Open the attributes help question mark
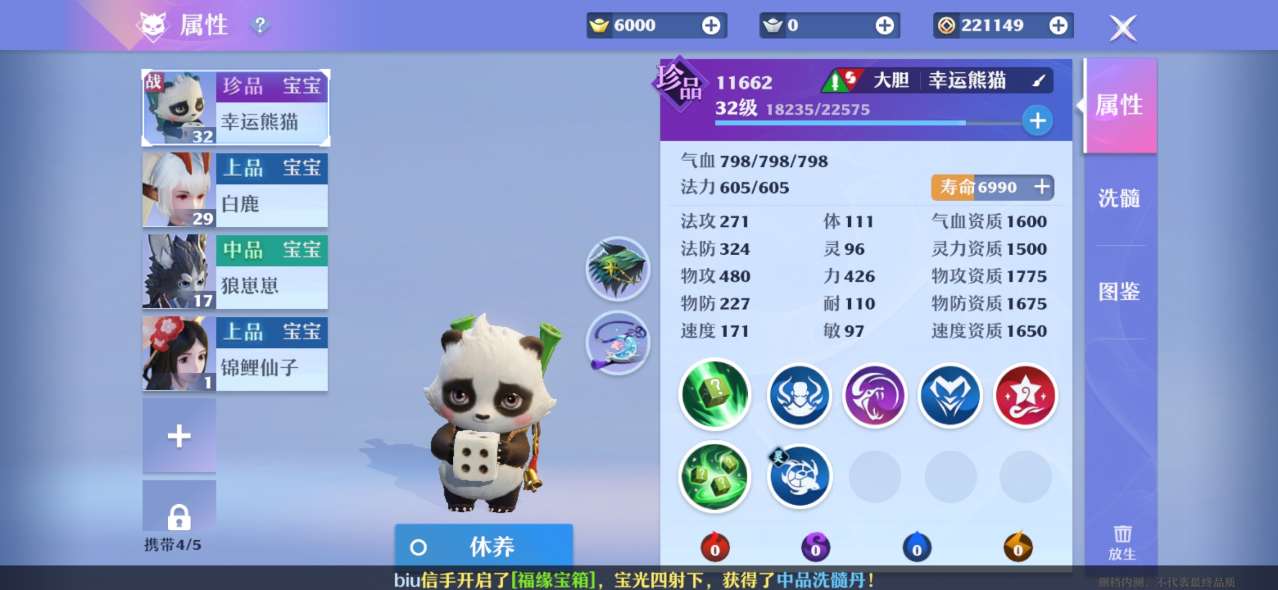 pyautogui.click(x=260, y=25)
